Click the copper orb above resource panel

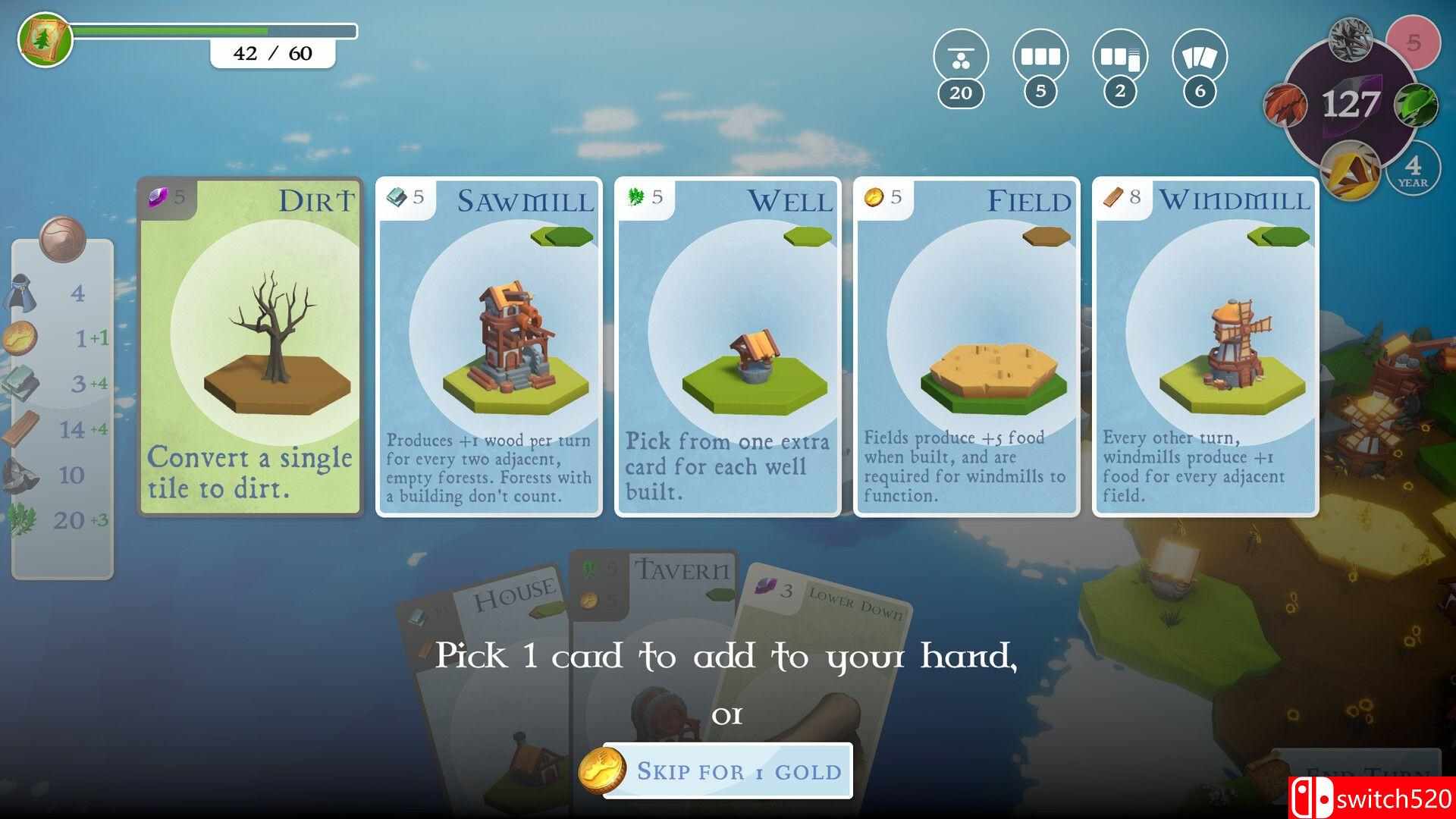[63, 238]
